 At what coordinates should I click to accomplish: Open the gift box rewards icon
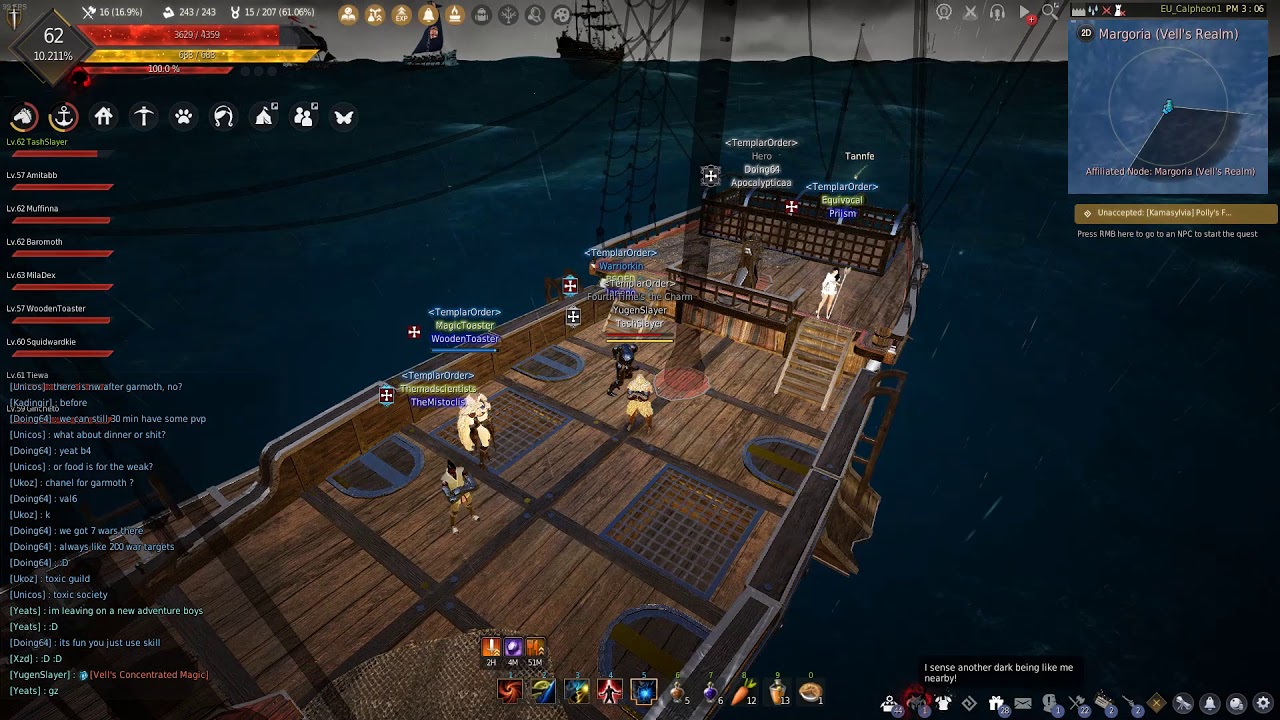pyautogui.click(x=996, y=704)
